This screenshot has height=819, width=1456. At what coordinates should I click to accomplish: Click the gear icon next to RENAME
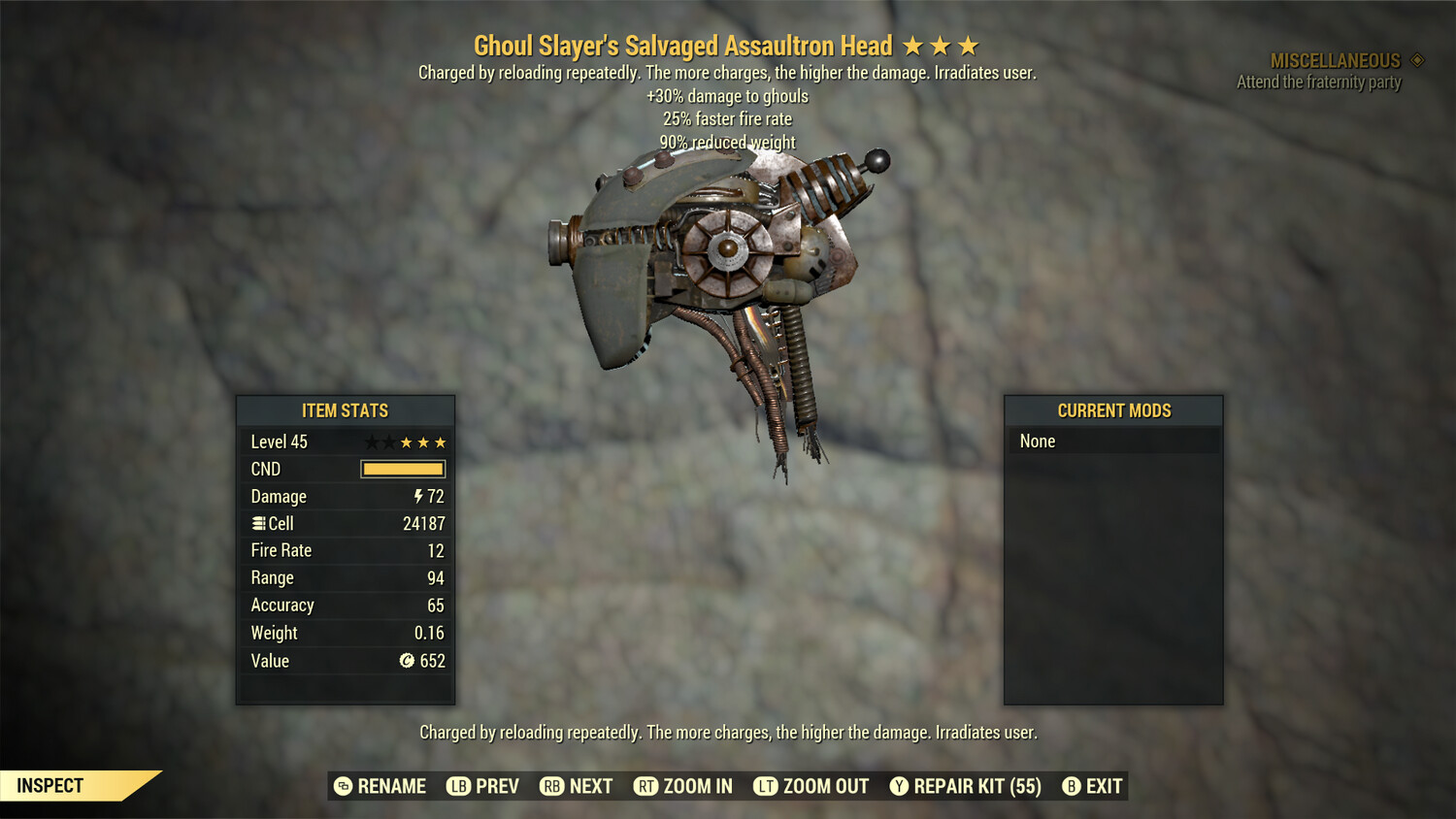click(x=342, y=786)
